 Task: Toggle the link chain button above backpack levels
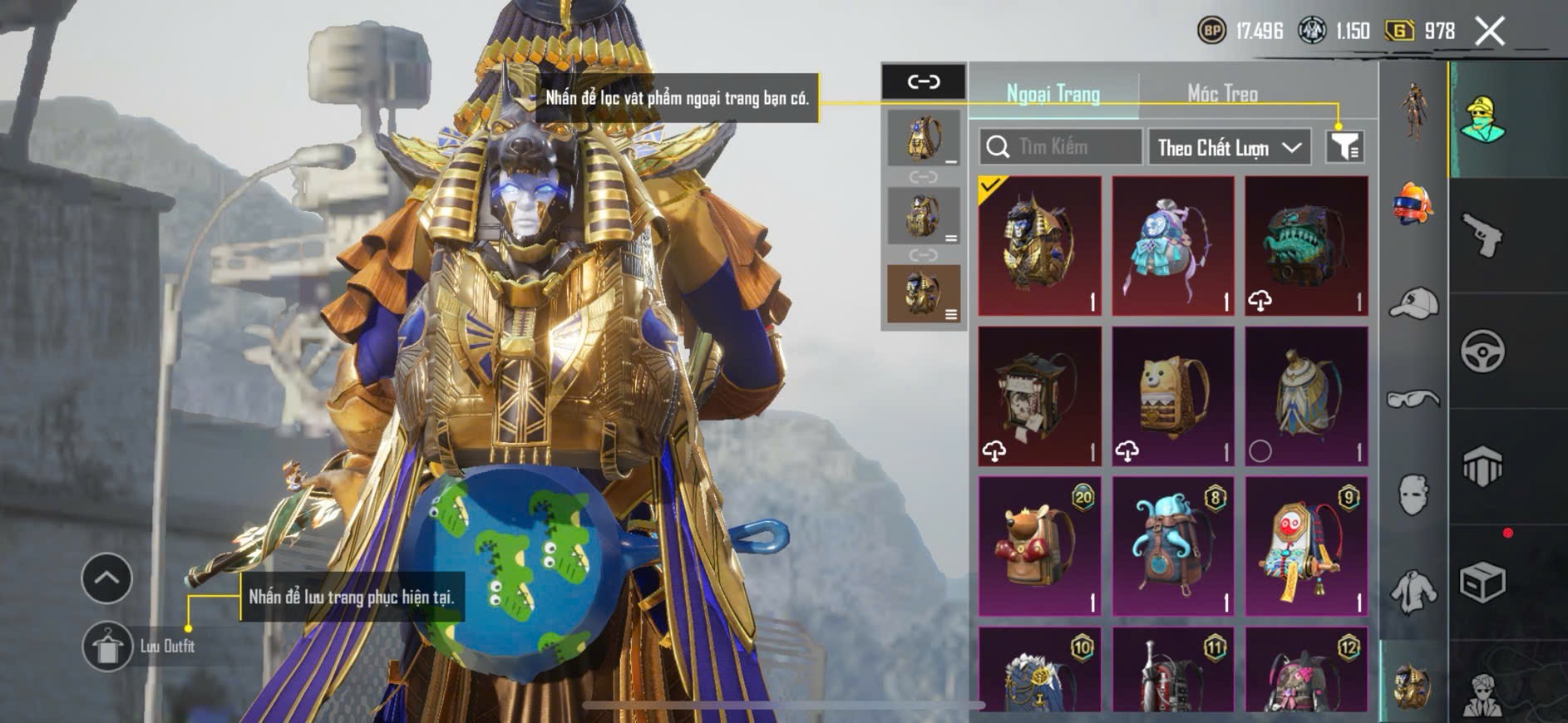924,81
